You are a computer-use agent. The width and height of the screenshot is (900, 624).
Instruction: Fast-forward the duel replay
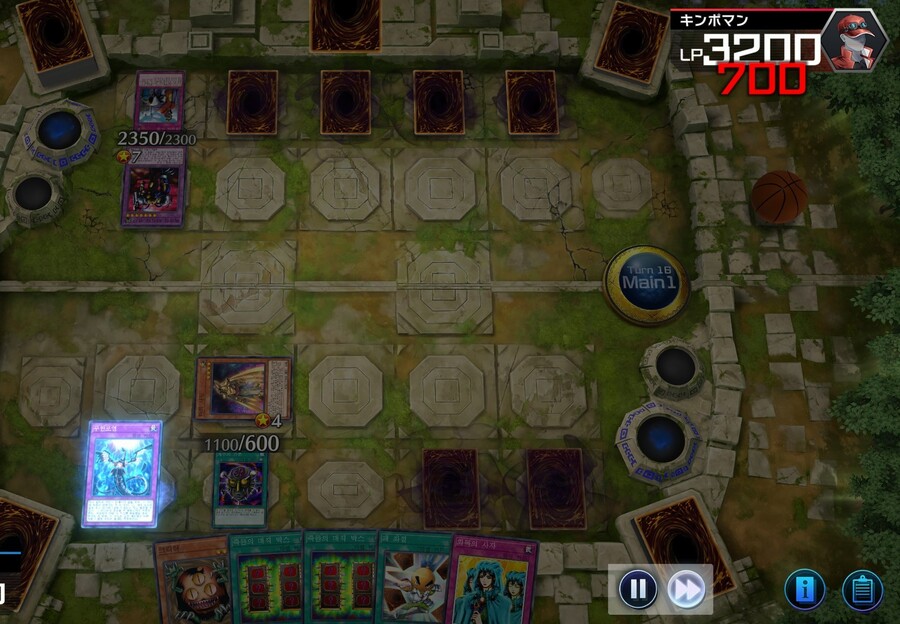(686, 588)
